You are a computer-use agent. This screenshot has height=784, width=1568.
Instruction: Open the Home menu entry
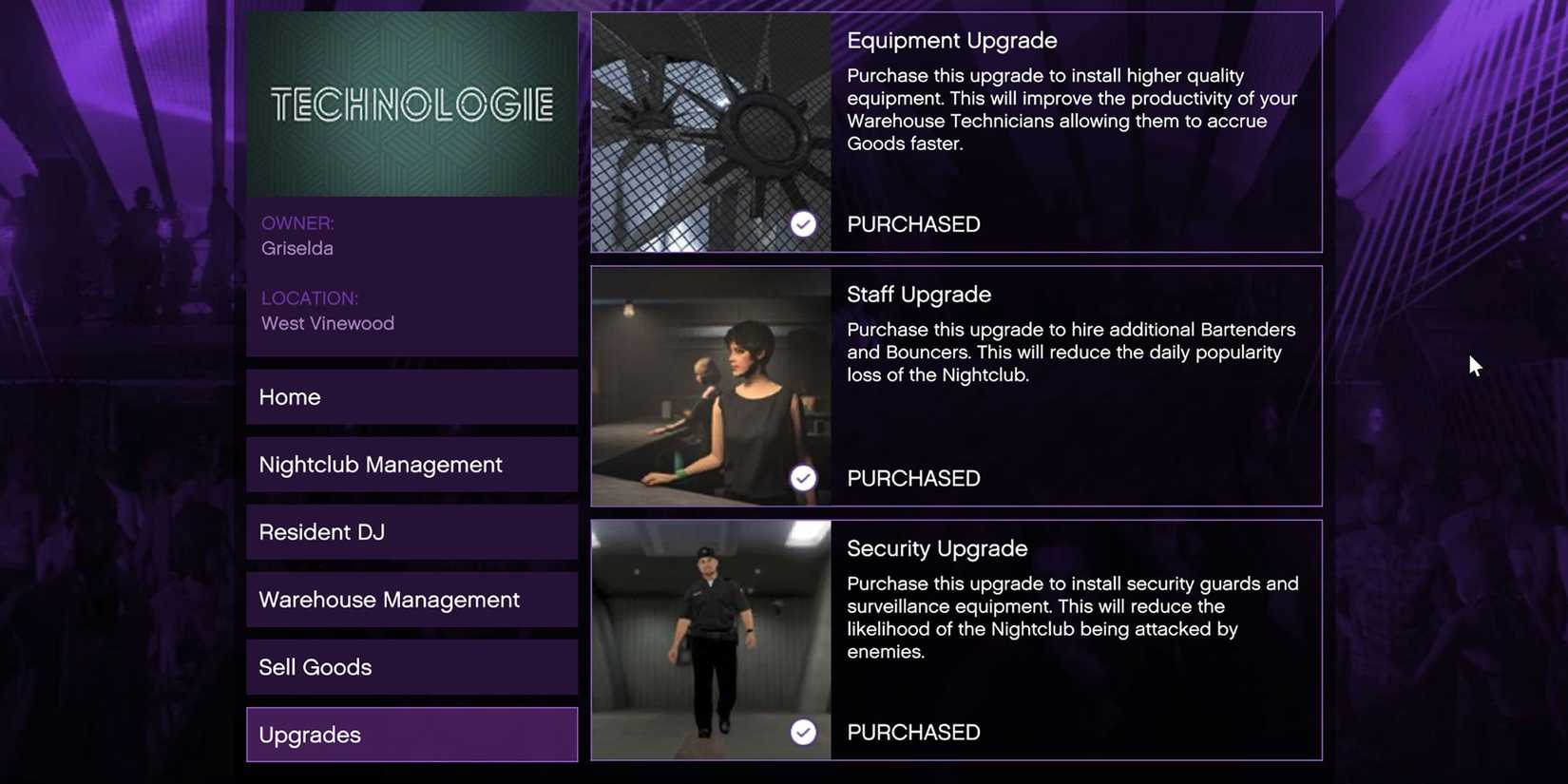coord(411,396)
